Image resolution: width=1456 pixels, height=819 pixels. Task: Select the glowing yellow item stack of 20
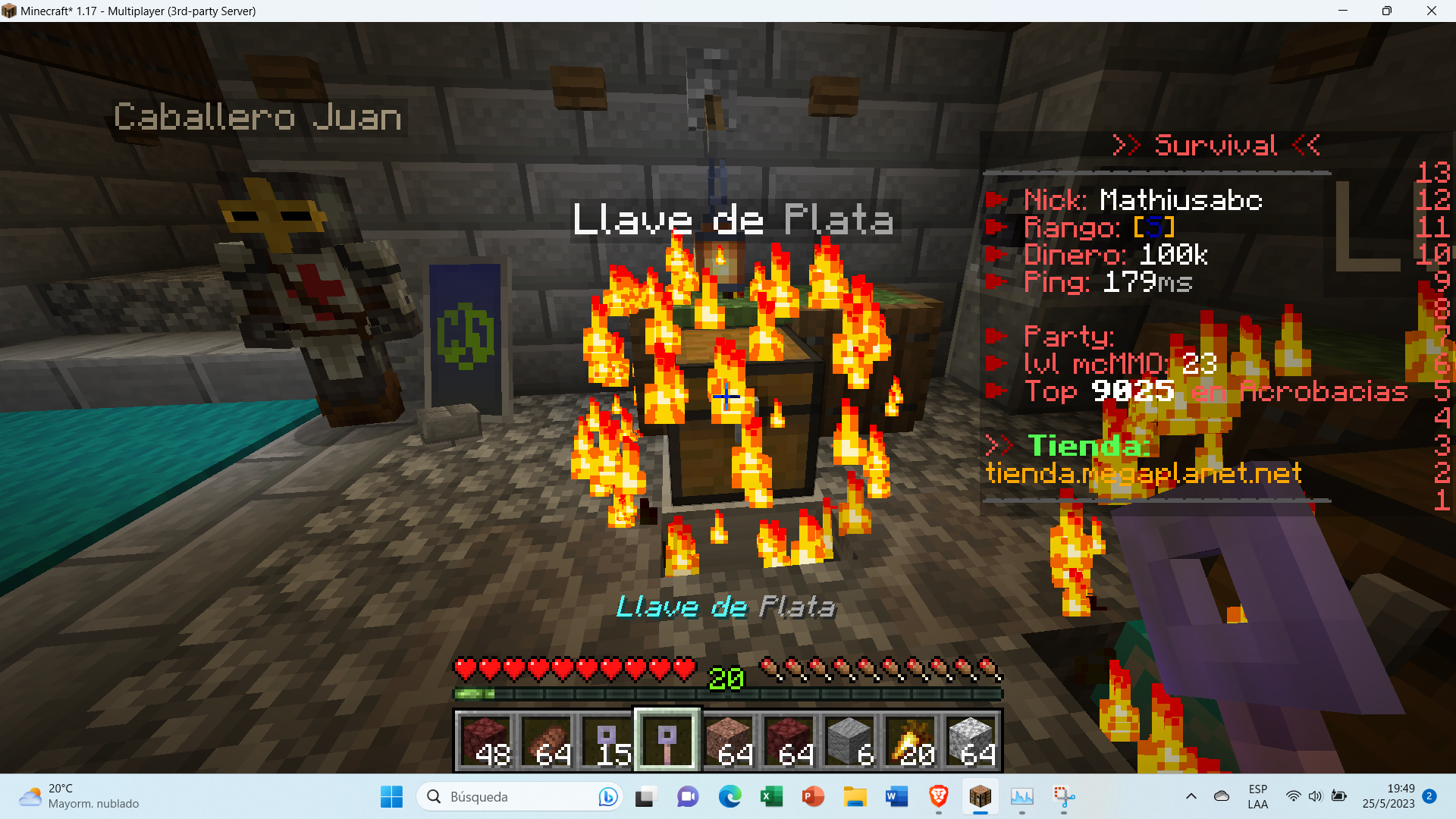910,740
